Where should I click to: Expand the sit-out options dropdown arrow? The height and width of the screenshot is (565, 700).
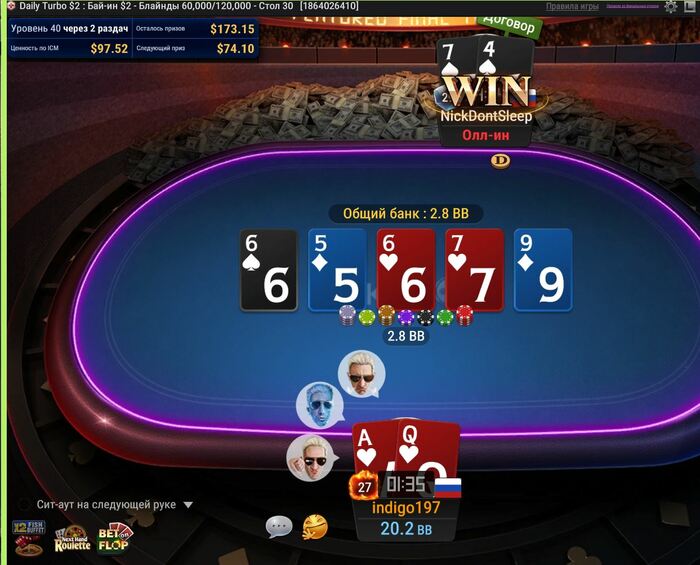(x=188, y=505)
